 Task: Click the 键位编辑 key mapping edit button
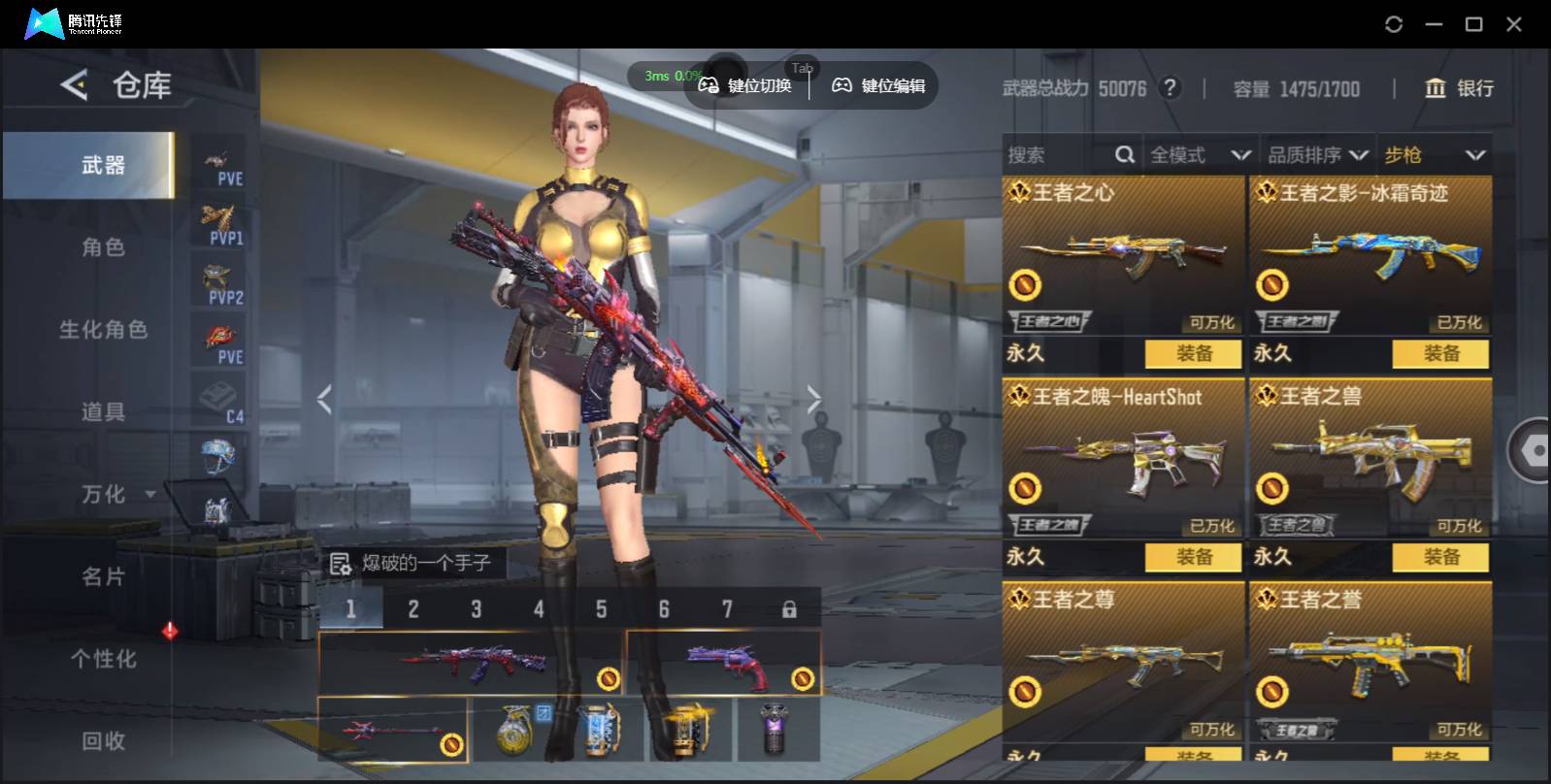[879, 86]
